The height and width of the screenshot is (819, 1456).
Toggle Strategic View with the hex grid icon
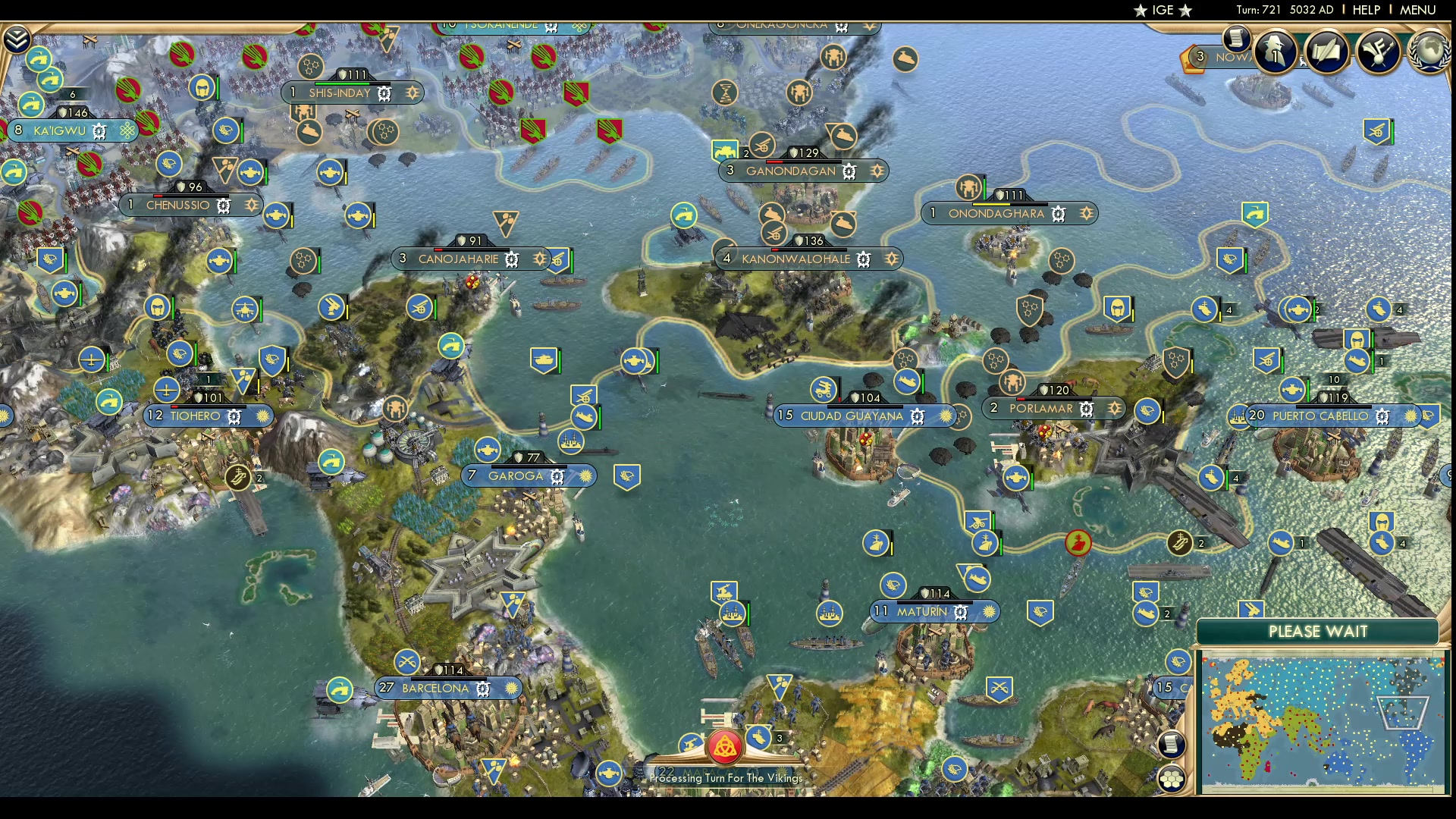coord(1172,778)
